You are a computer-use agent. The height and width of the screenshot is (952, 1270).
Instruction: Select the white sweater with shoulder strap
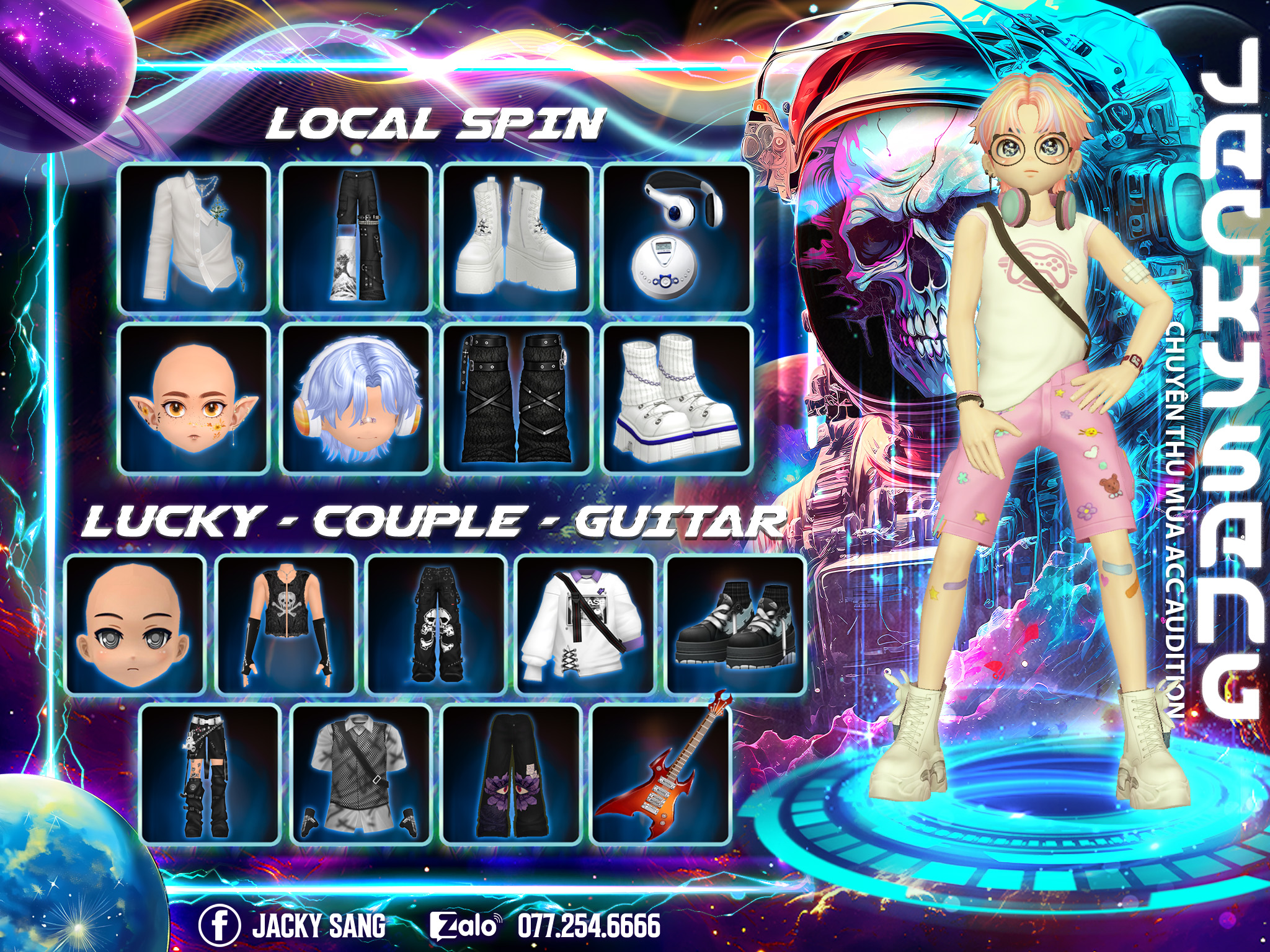[x=586, y=625]
